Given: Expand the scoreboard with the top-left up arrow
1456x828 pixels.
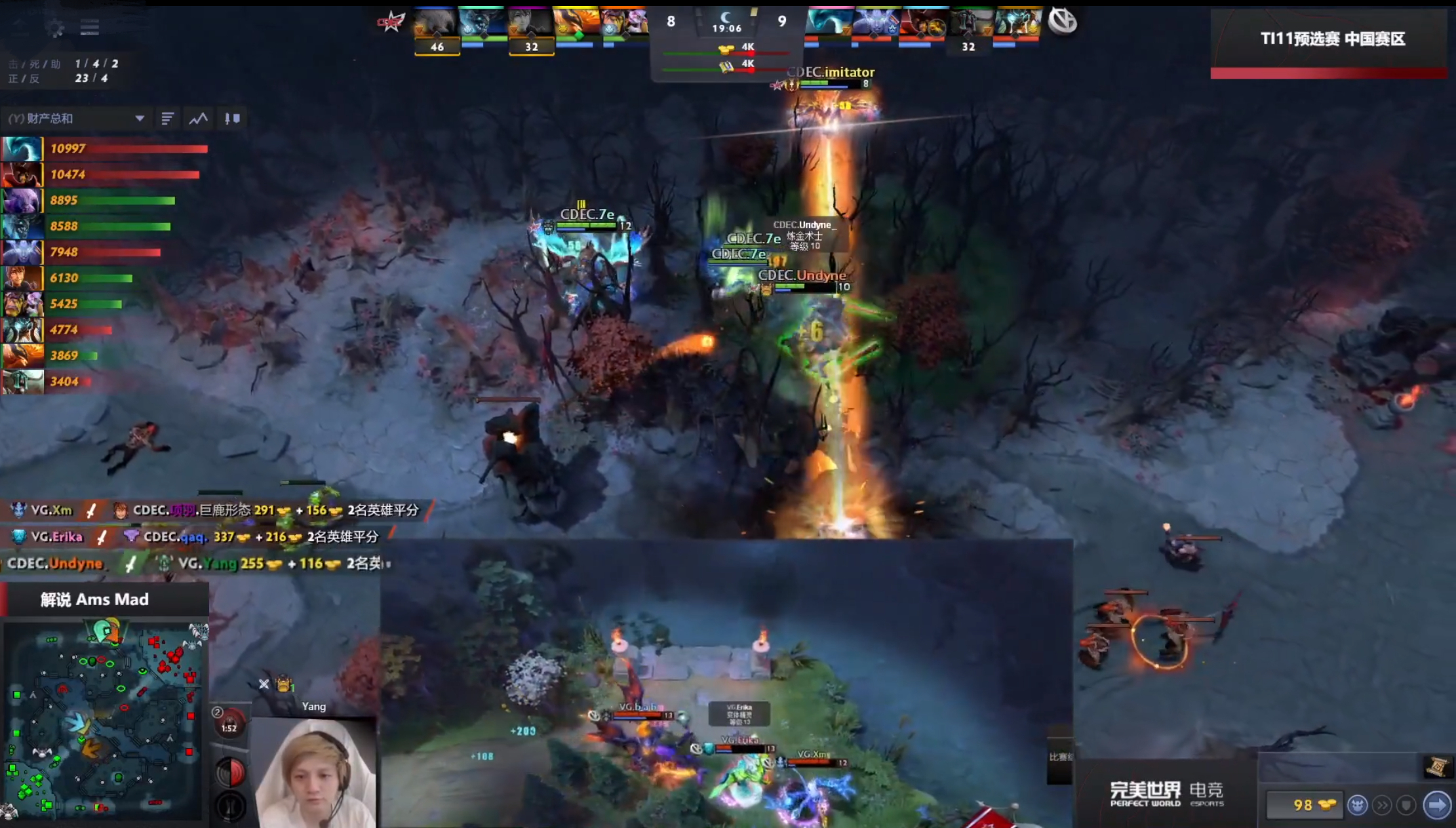Looking at the screenshot, I should 20,25.
